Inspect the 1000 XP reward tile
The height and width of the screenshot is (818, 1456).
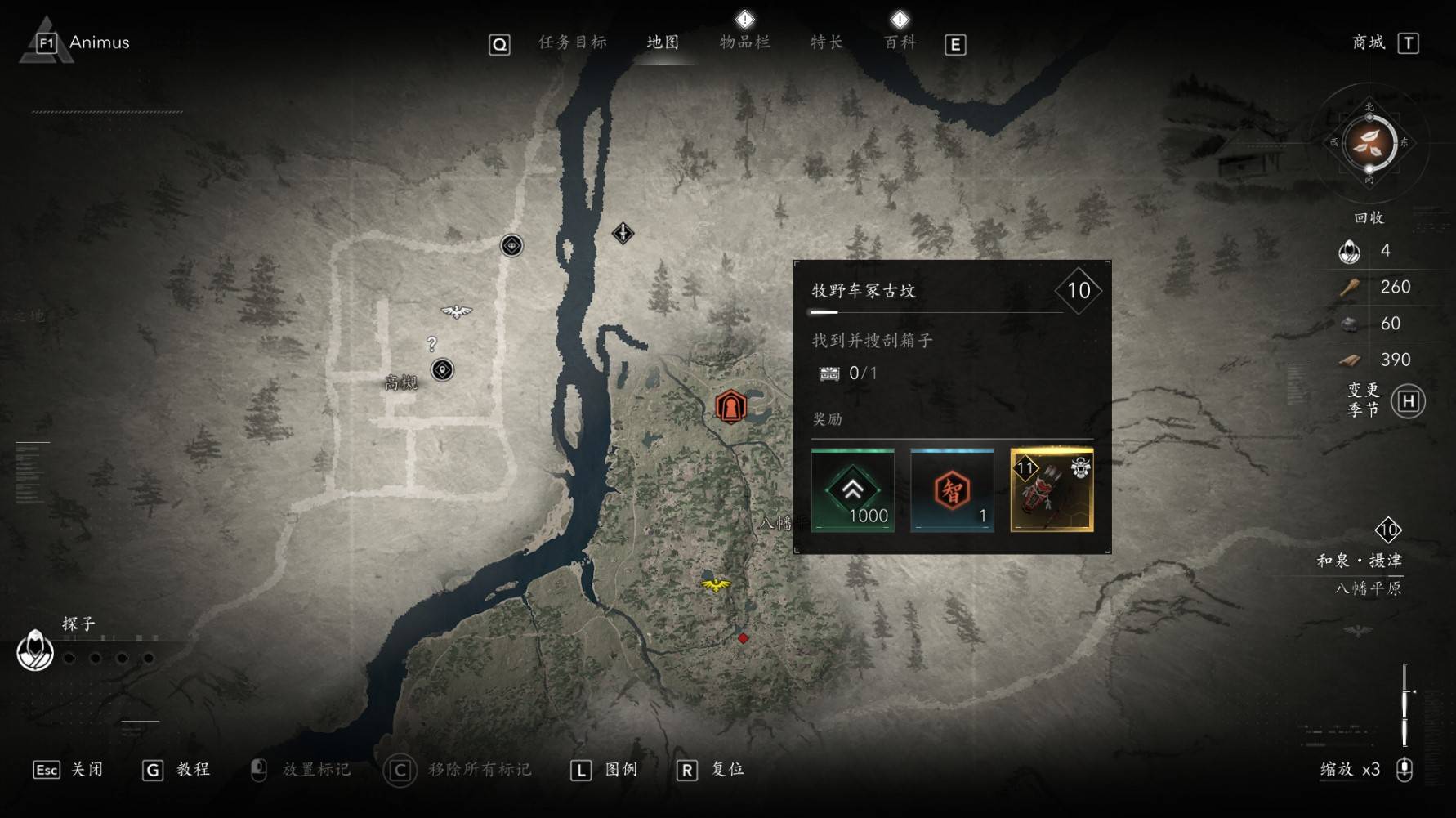[x=852, y=490]
